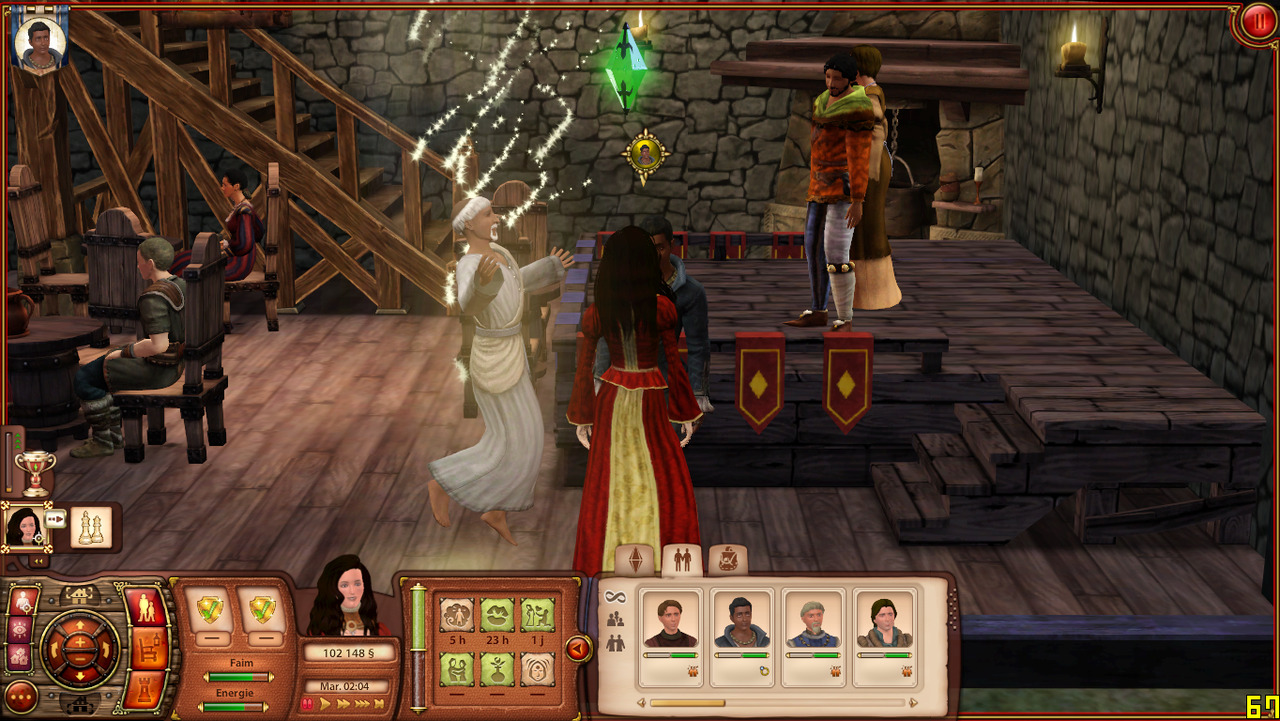Set game speed to normal play arrow

[326, 705]
